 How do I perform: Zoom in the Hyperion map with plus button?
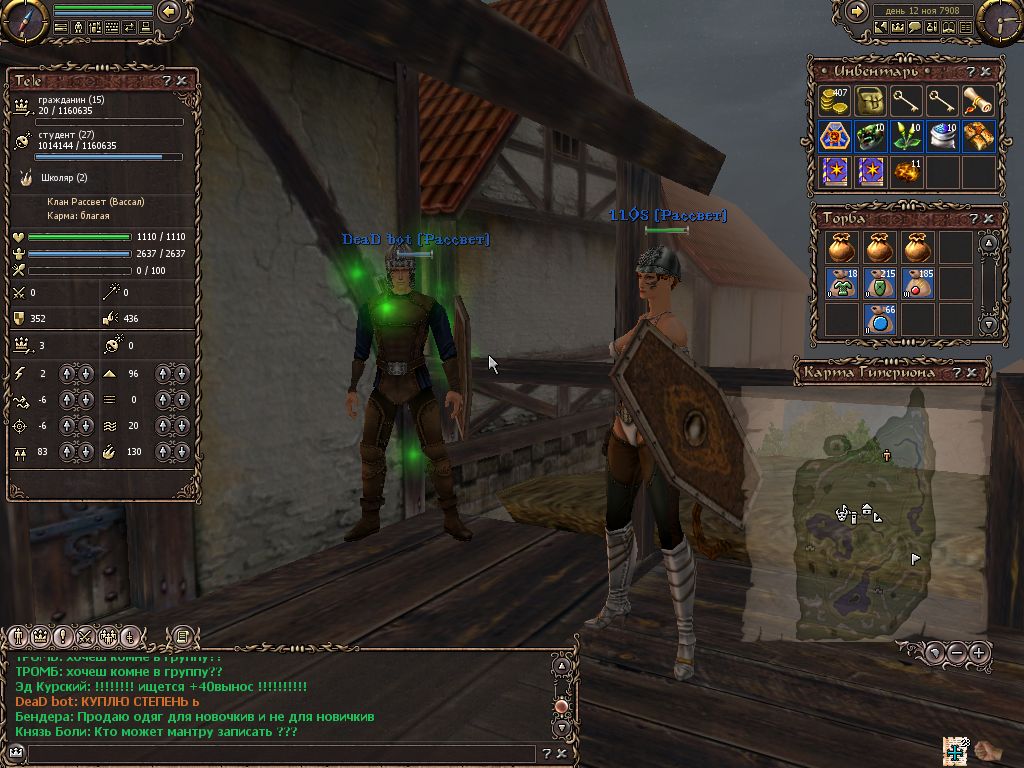(979, 653)
